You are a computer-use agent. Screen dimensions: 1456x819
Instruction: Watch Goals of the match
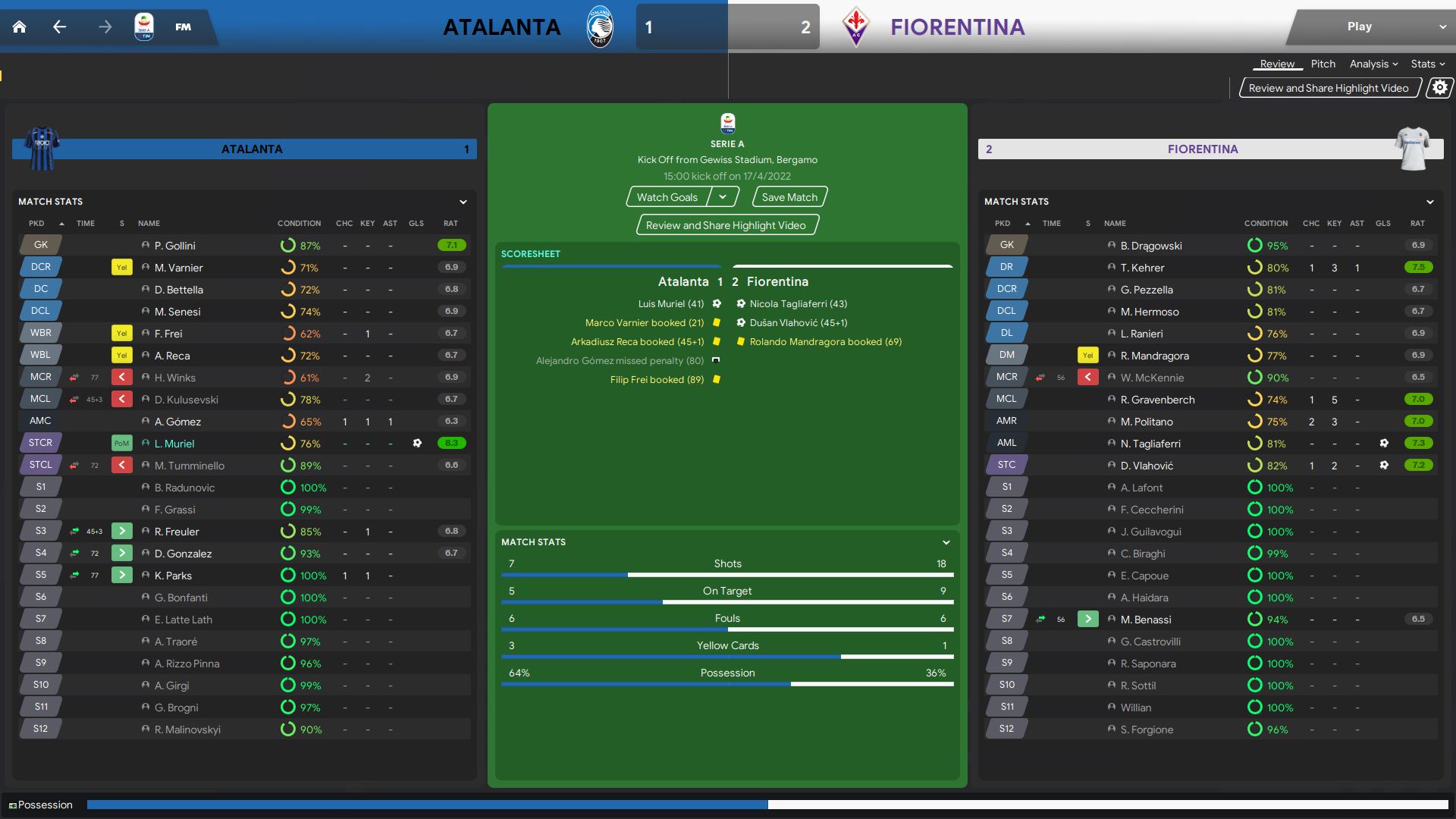pyautogui.click(x=667, y=197)
